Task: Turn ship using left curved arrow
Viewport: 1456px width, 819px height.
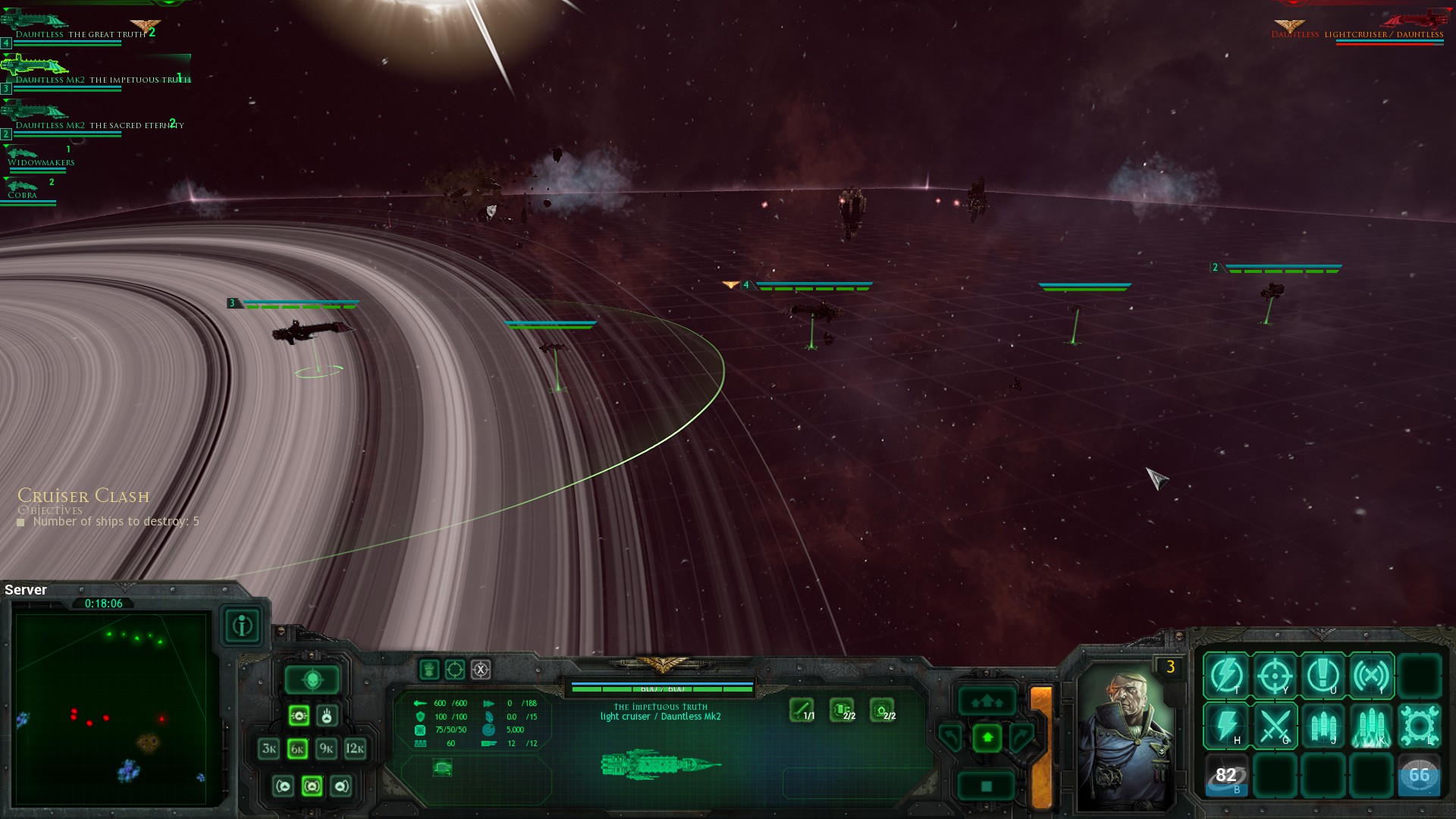Action: click(x=950, y=736)
